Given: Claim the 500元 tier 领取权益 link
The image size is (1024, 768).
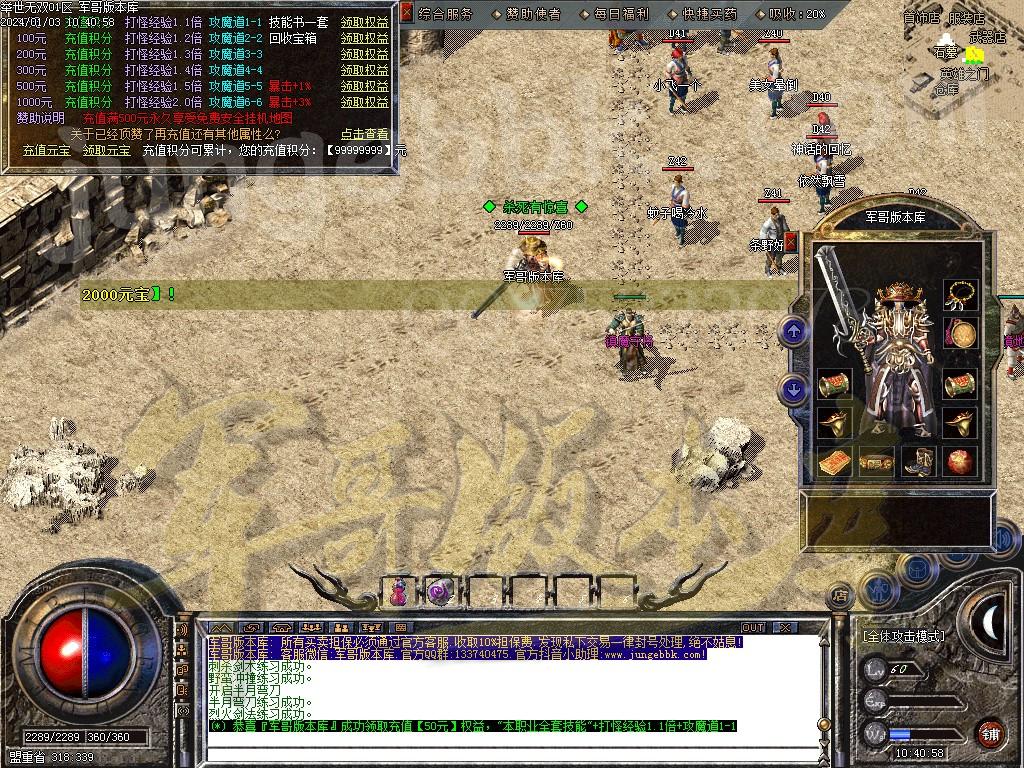Looking at the screenshot, I should click(x=364, y=86).
